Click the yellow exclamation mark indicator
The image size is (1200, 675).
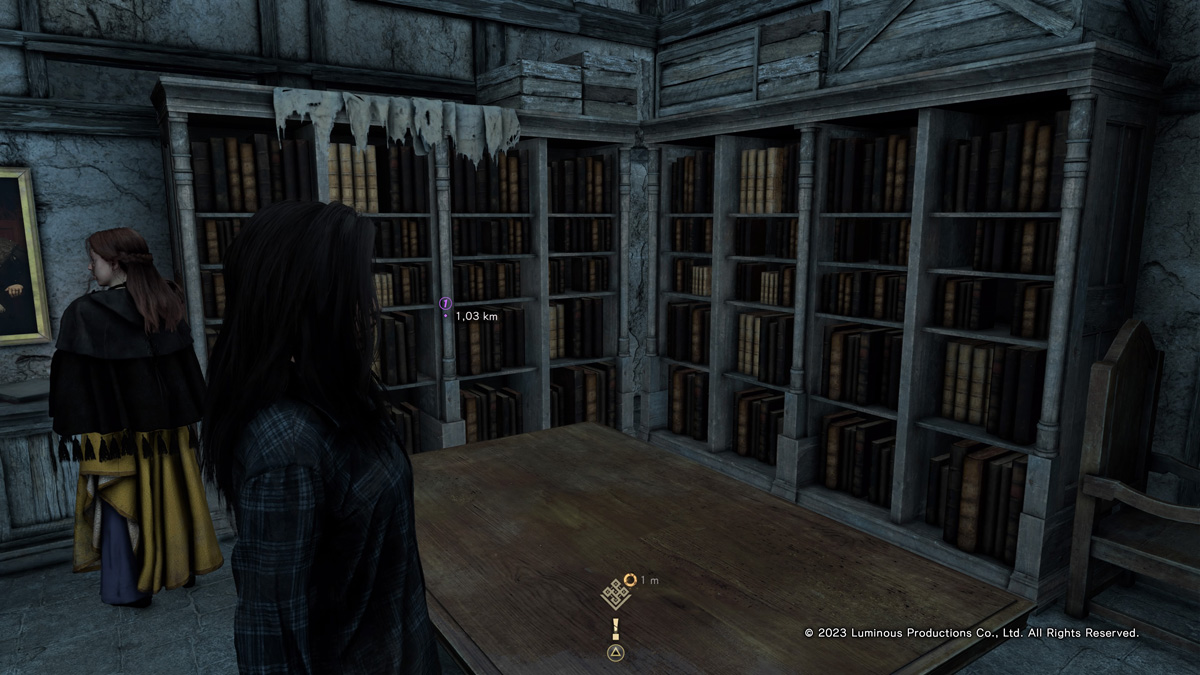616,628
